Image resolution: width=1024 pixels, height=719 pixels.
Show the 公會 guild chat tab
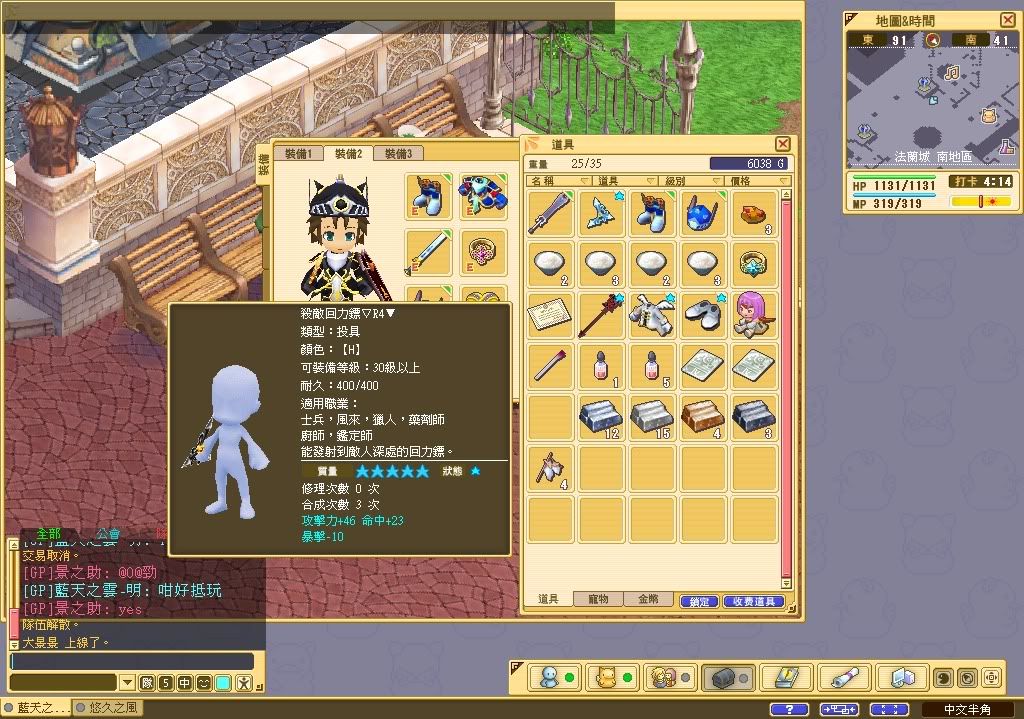108,534
